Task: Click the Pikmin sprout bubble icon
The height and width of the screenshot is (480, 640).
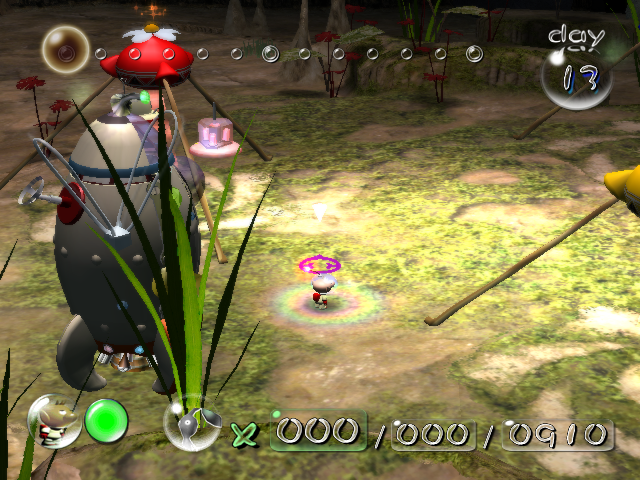Action: tap(192, 424)
